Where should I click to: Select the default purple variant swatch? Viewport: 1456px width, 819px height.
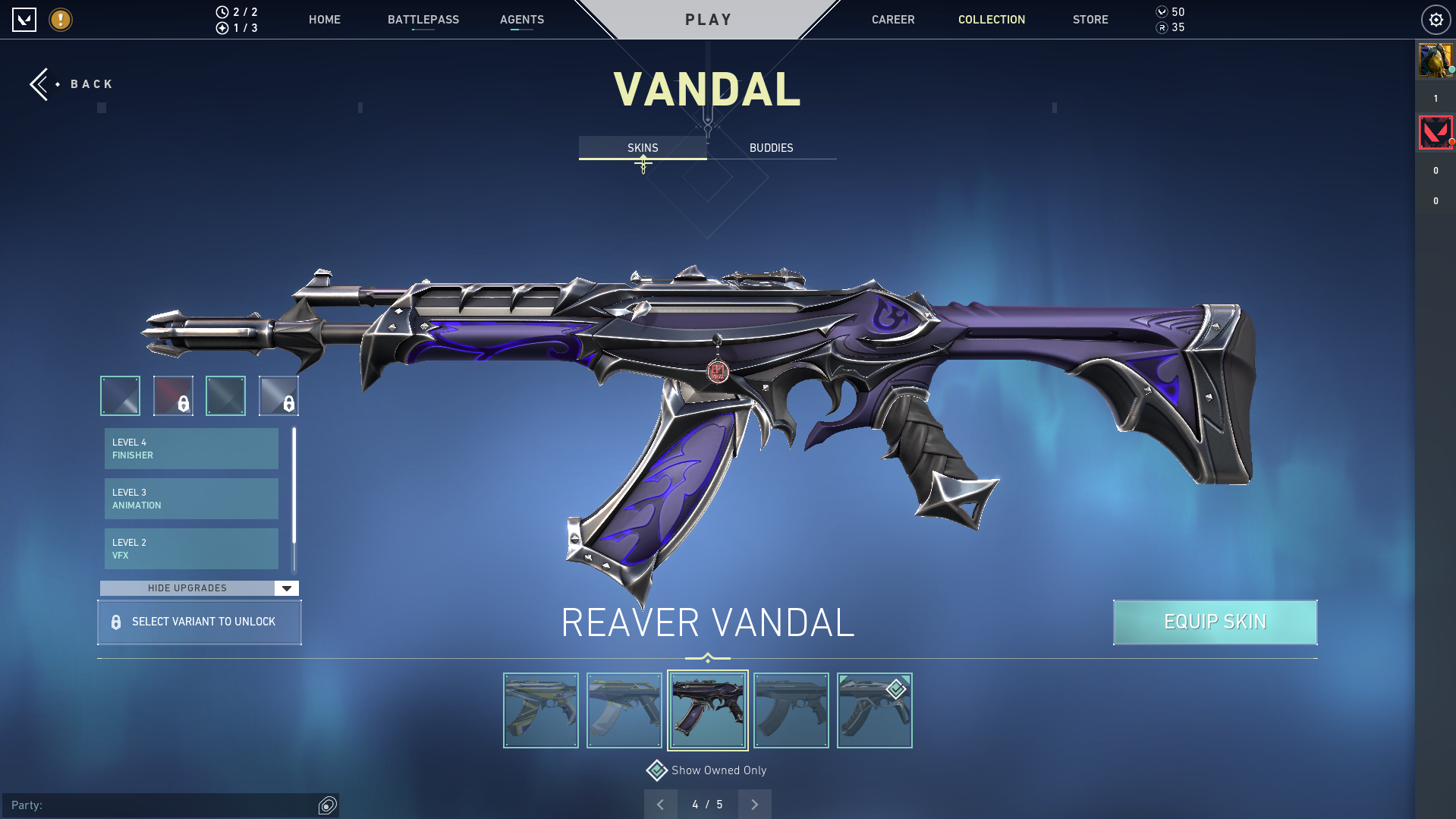119,395
